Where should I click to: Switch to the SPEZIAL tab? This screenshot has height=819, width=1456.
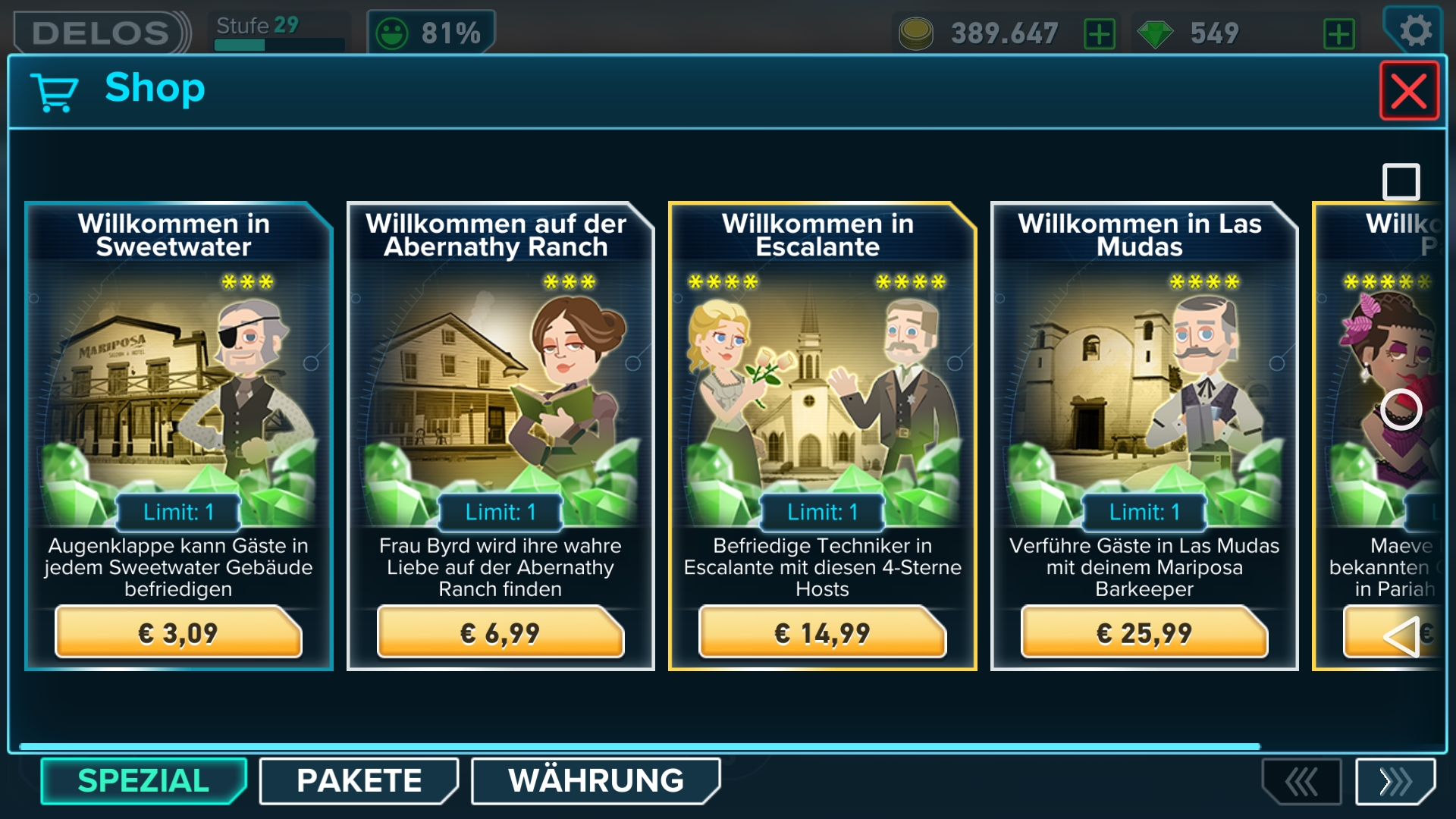(143, 781)
